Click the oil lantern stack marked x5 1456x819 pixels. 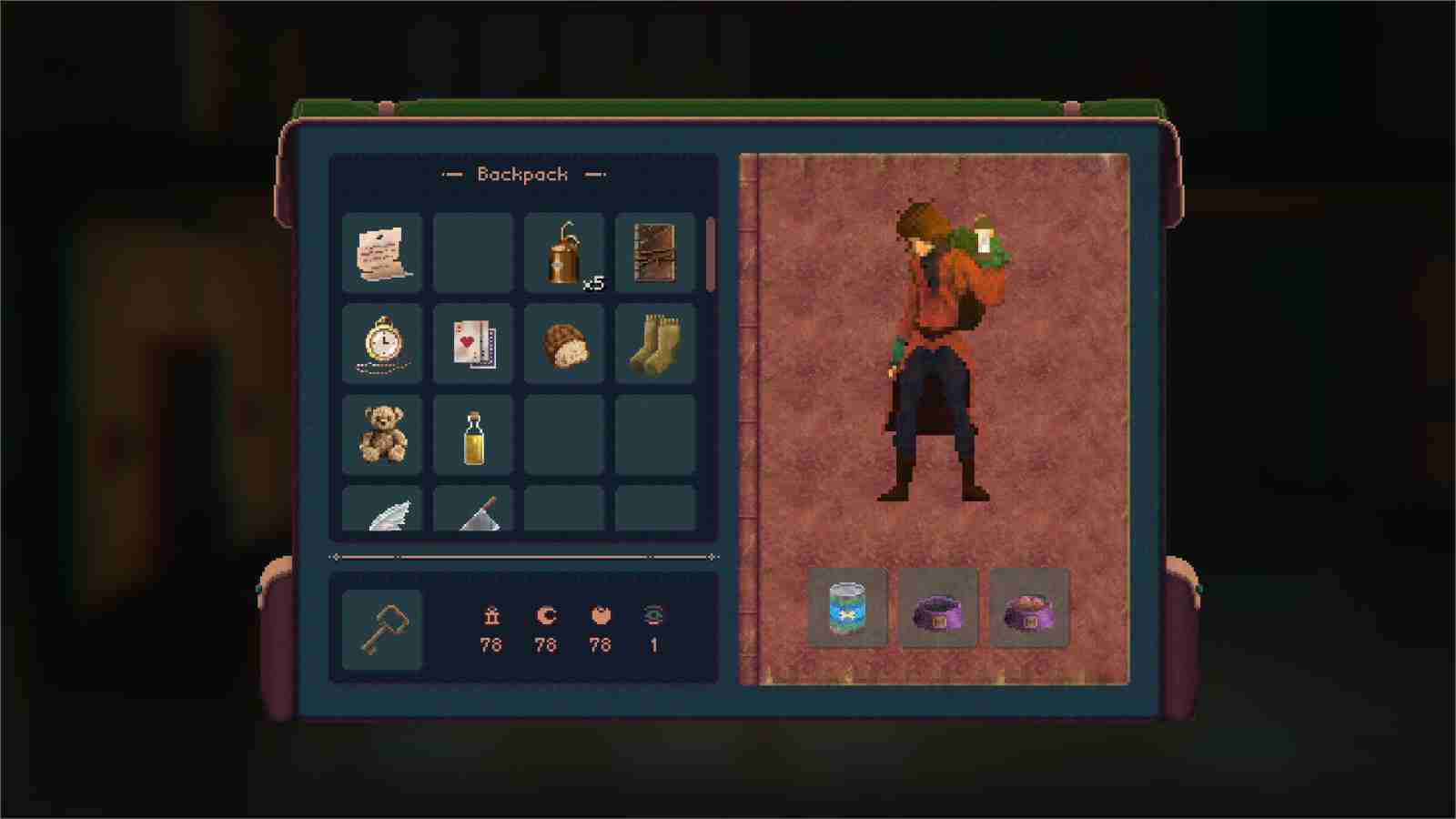click(564, 253)
